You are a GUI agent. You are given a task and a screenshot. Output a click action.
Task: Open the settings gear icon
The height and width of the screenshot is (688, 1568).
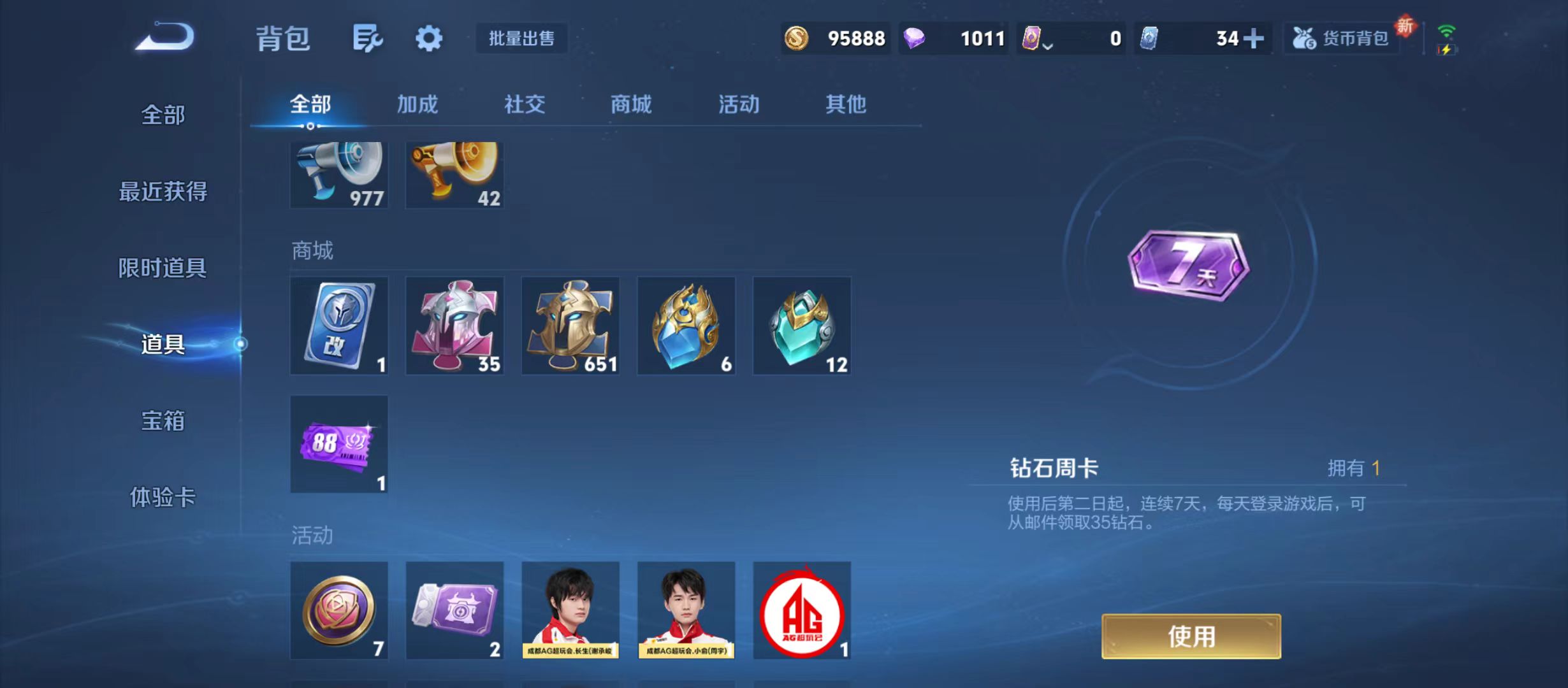(x=428, y=39)
